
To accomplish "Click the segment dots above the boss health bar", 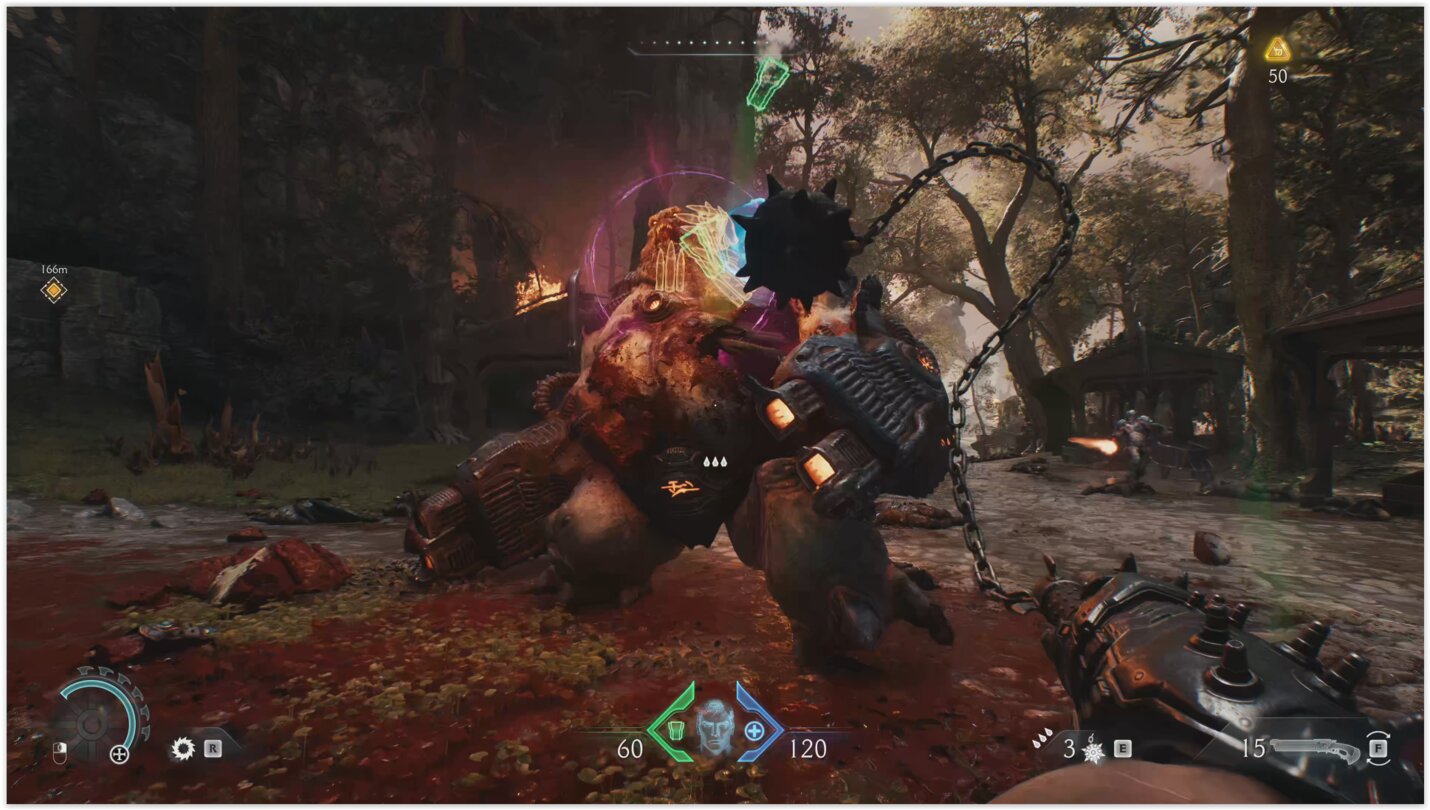I will point(700,43).
